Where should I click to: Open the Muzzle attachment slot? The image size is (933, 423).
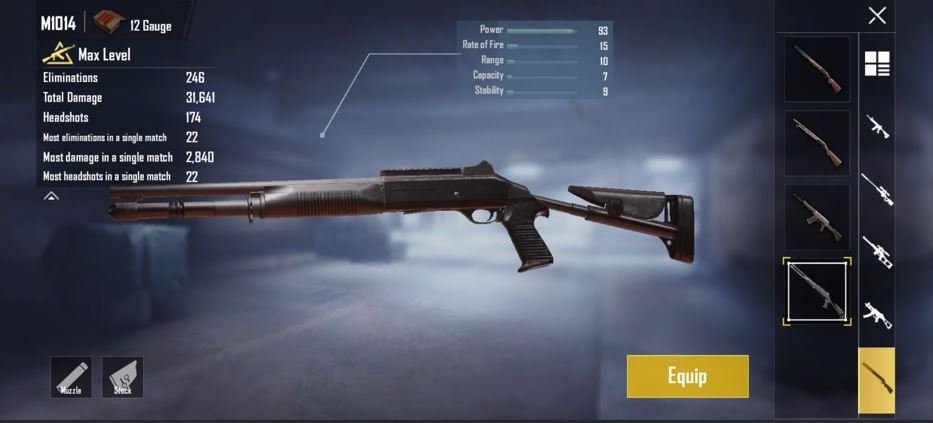pyautogui.click(x=71, y=377)
